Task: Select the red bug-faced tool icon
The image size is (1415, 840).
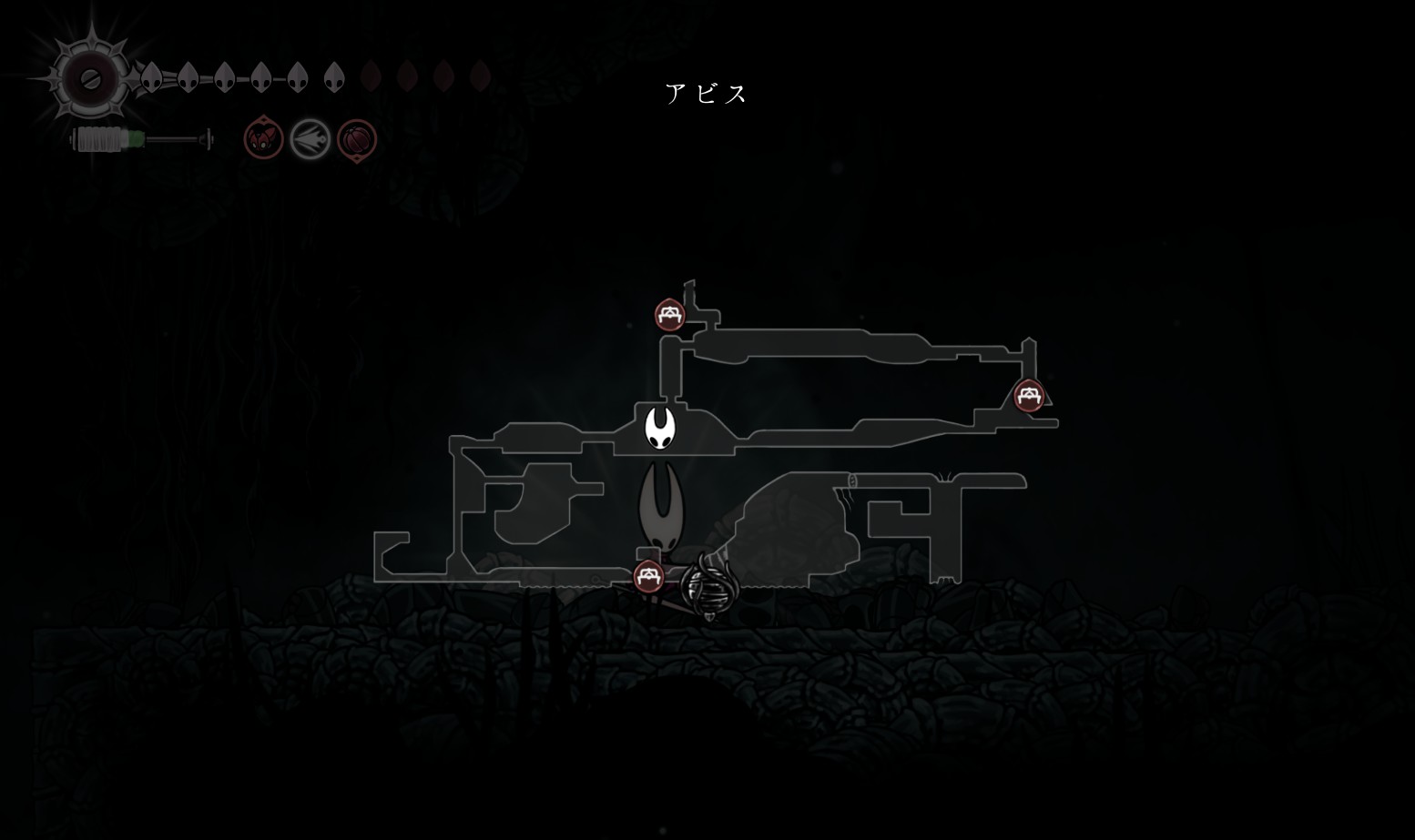Action: tap(263, 140)
